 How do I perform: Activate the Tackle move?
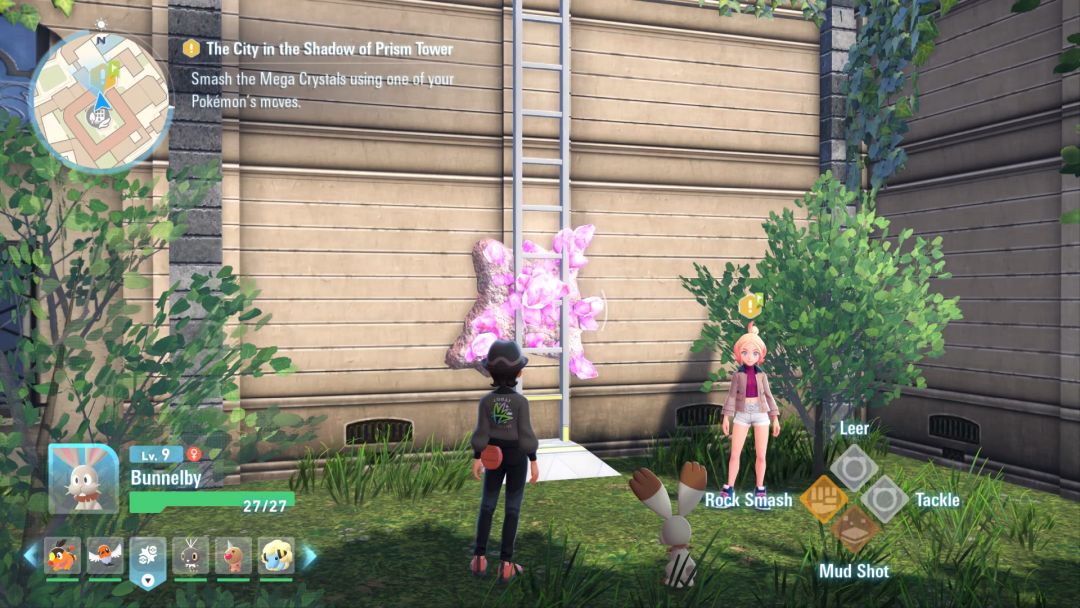pyautogui.click(x=885, y=498)
